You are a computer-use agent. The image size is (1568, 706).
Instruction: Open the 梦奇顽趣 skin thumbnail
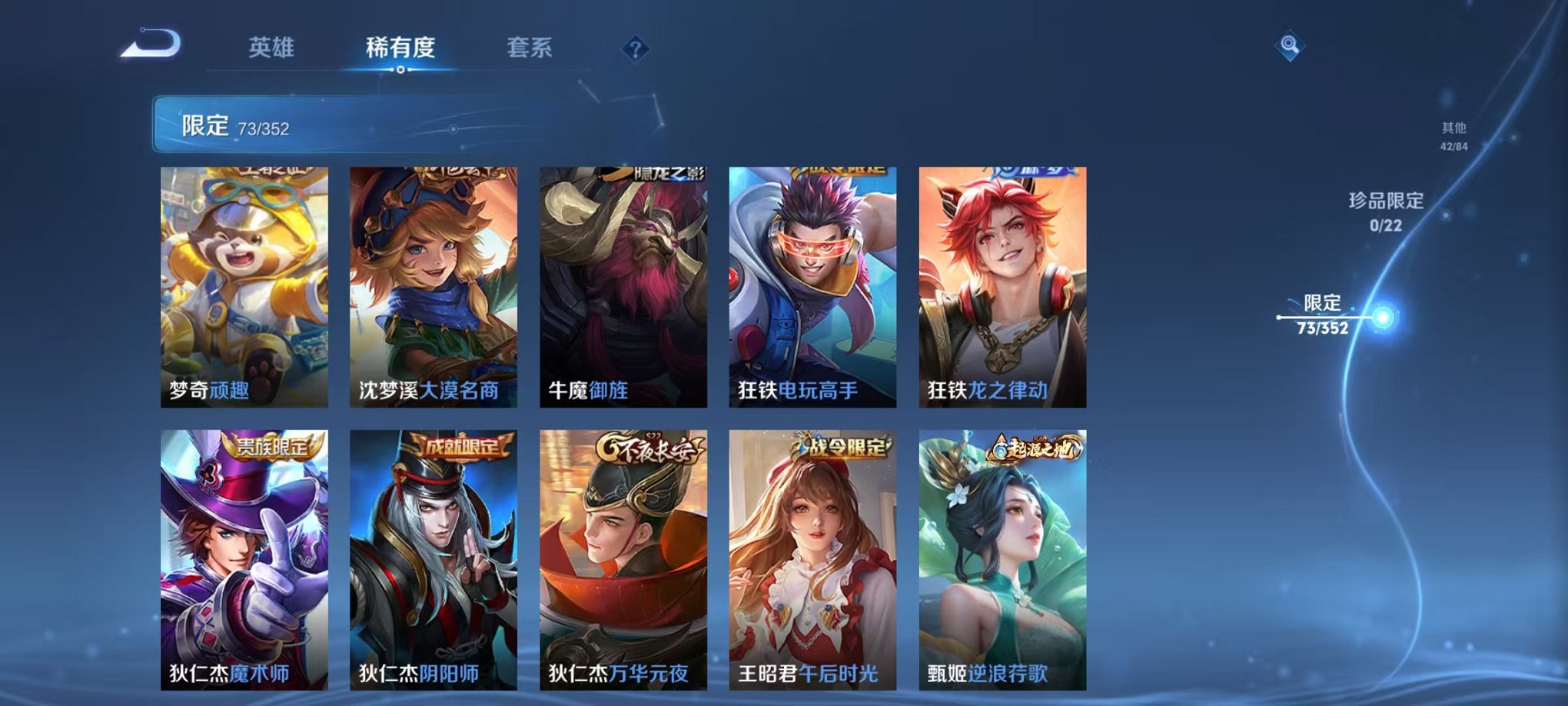point(243,285)
